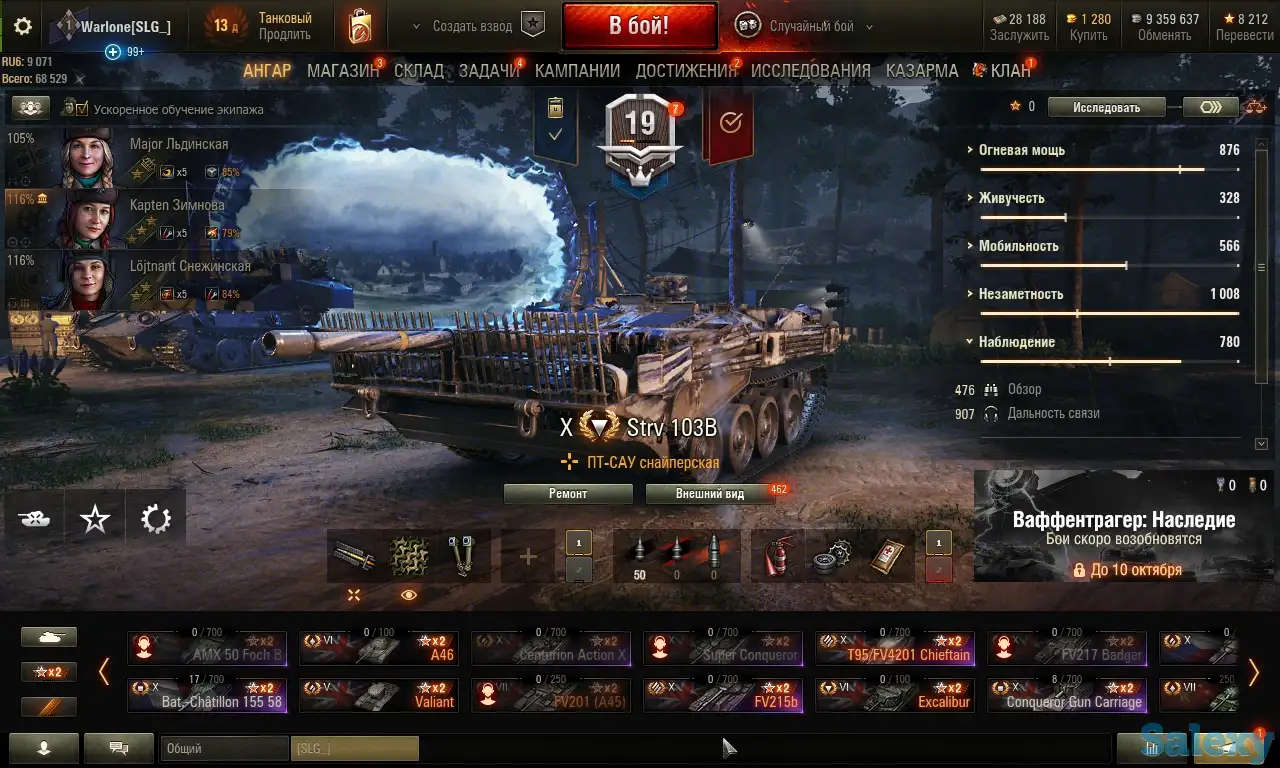Click the Общий chat channel tab
Viewport: 1280px width, 768px height.
coord(223,748)
